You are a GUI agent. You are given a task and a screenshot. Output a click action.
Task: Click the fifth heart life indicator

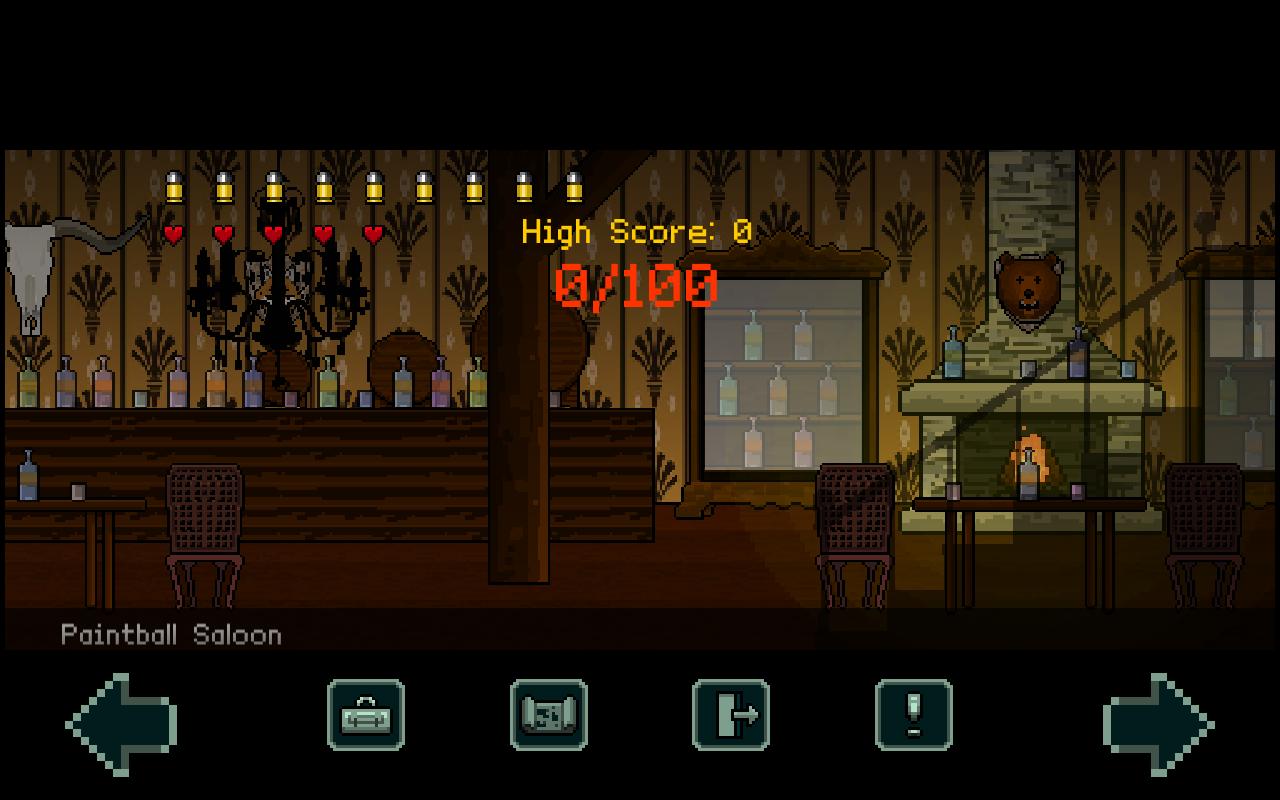click(x=372, y=234)
